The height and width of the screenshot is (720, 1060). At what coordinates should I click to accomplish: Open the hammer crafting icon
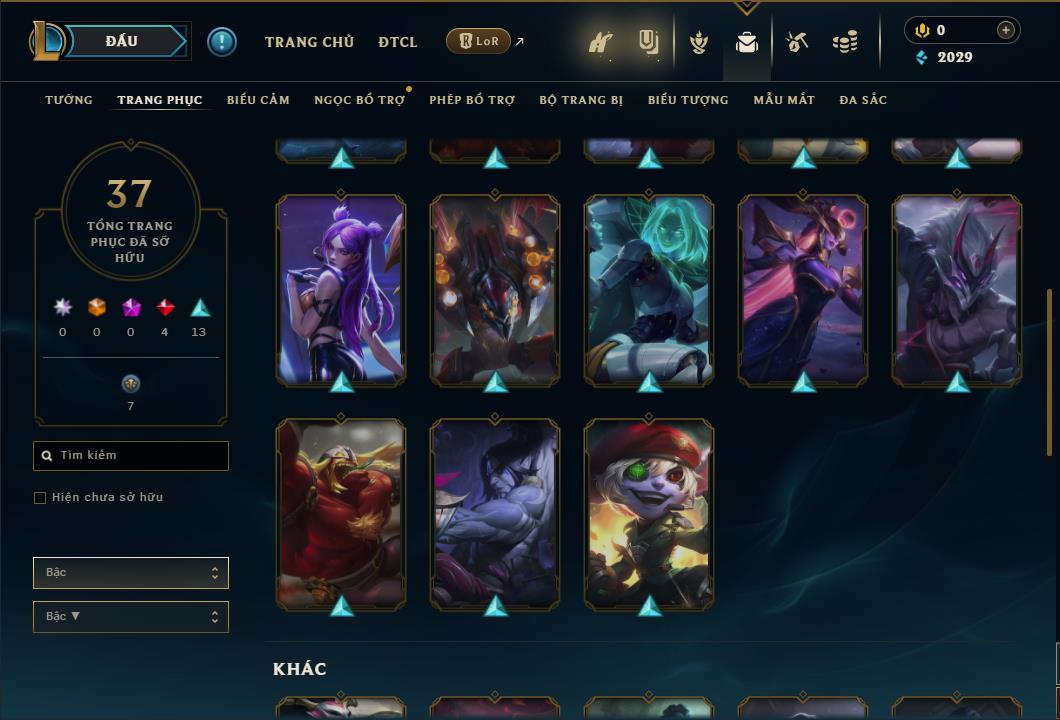797,42
